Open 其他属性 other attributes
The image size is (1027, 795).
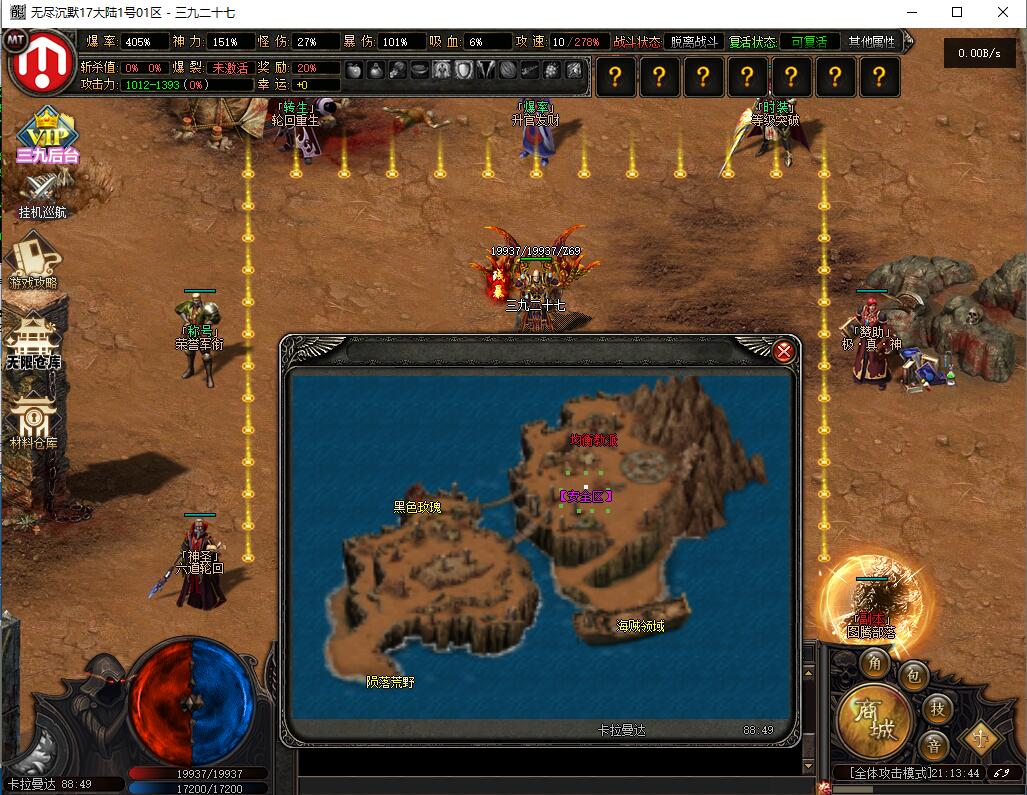coord(871,42)
